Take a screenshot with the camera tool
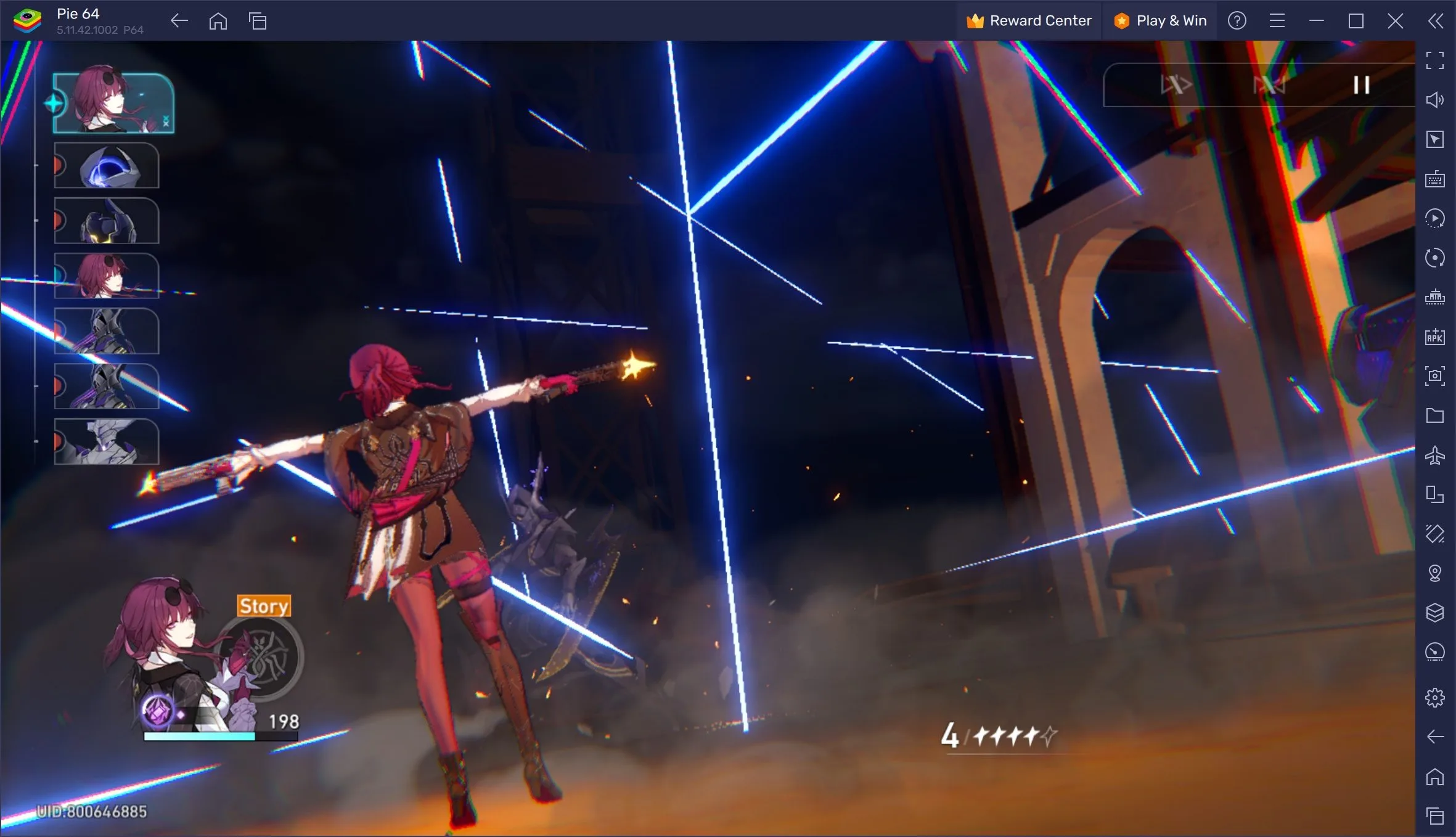1456x837 pixels. tap(1434, 375)
